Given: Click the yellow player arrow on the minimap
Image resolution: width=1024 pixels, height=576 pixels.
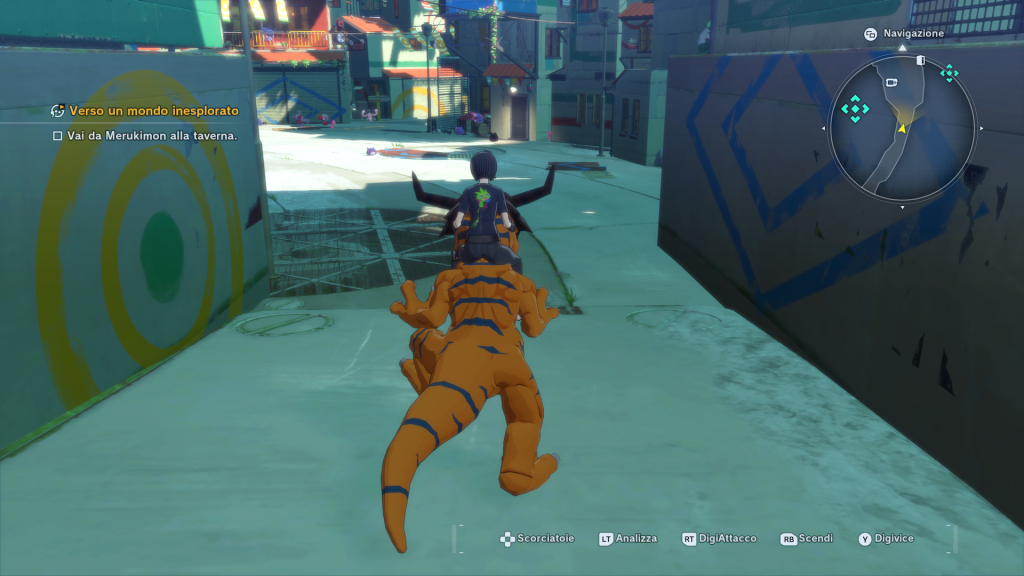Looking at the screenshot, I should pyautogui.click(x=902, y=127).
